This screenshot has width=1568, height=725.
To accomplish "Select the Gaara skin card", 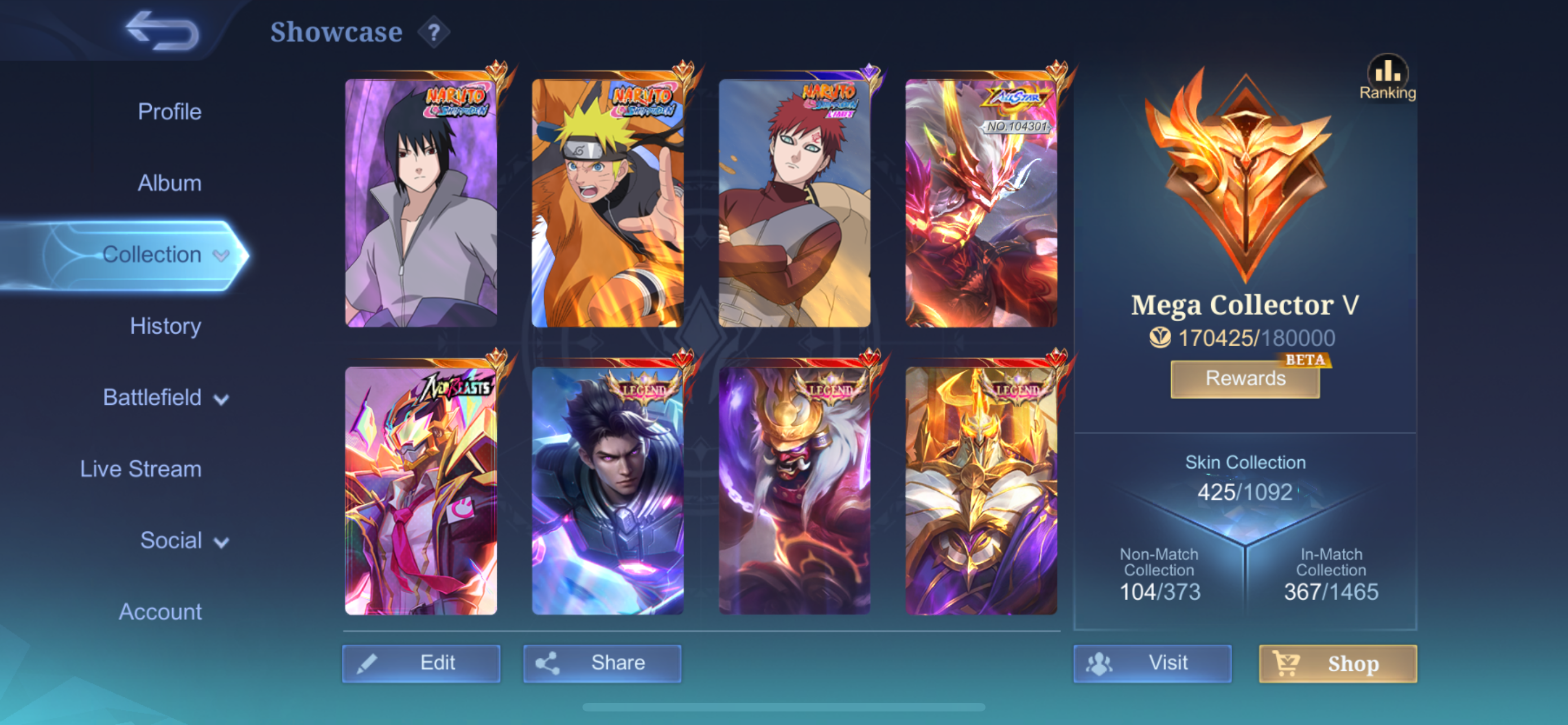I will click(794, 203).
